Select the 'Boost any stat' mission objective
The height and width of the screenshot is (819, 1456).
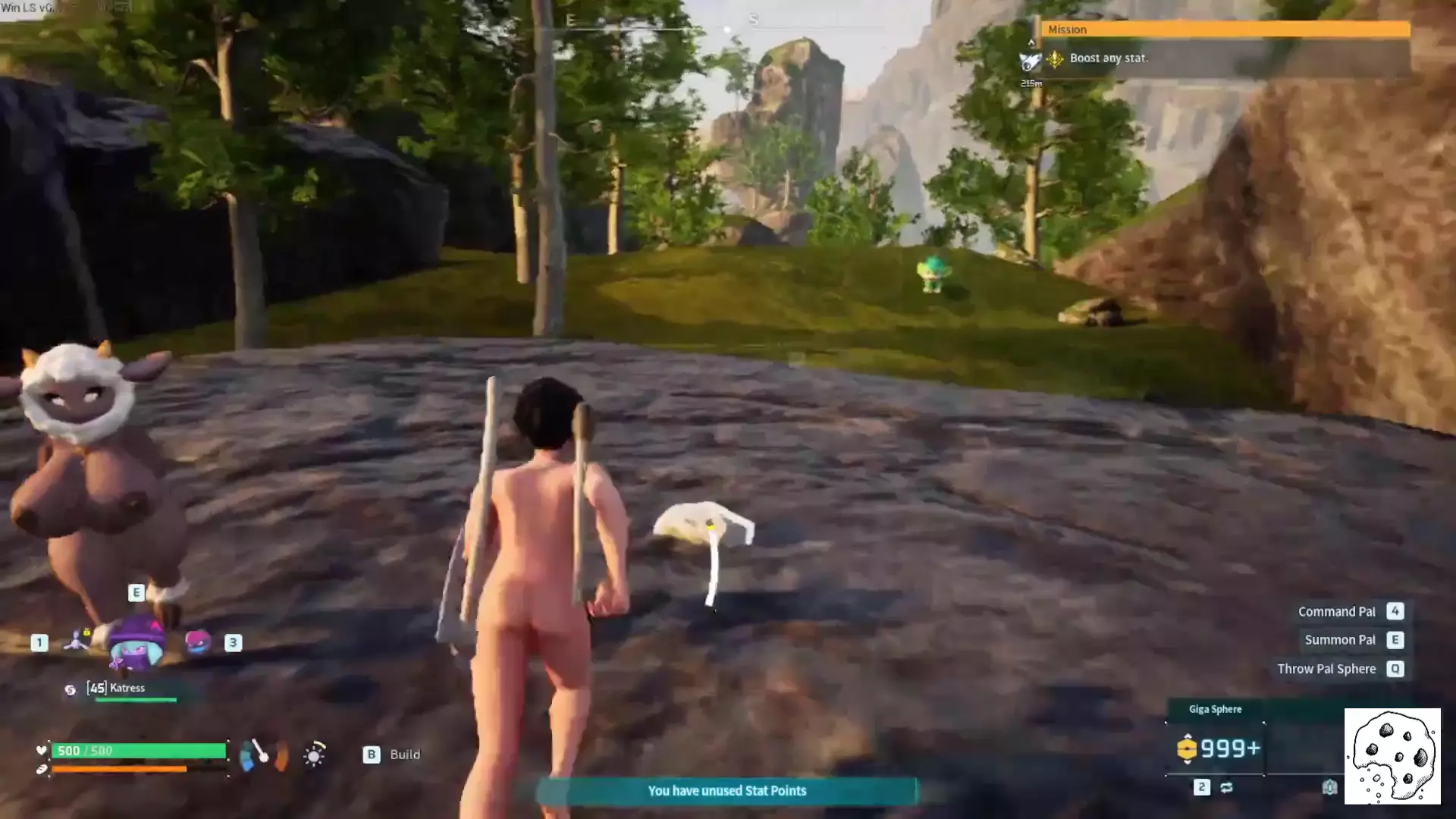[x=1108, y=58]
